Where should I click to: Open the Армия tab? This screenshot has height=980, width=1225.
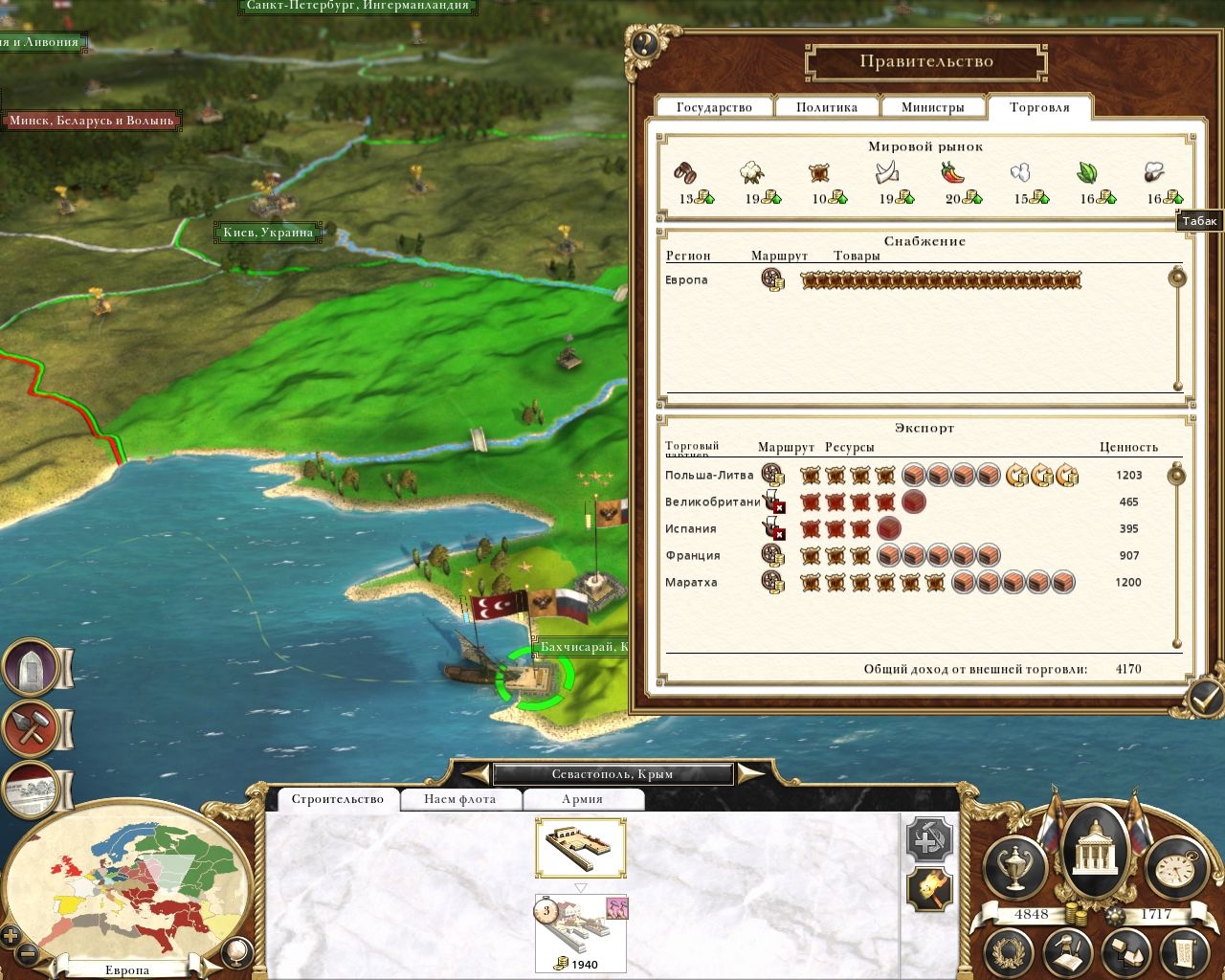coord(582,799)
